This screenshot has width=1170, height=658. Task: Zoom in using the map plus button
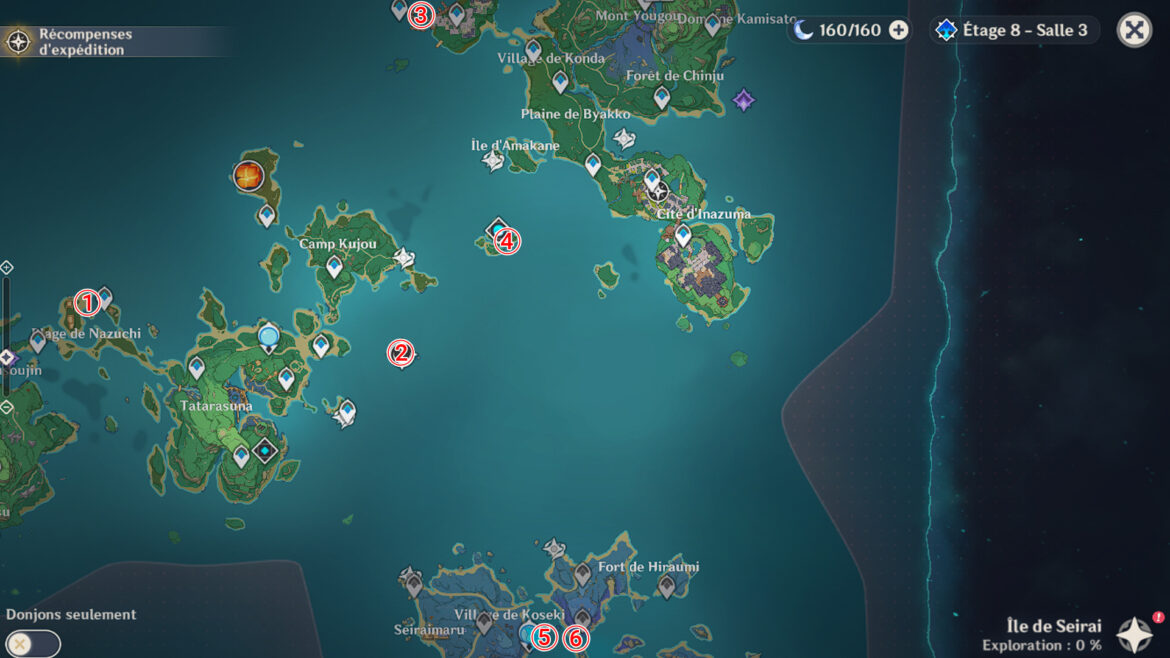(x=6, y=268)
